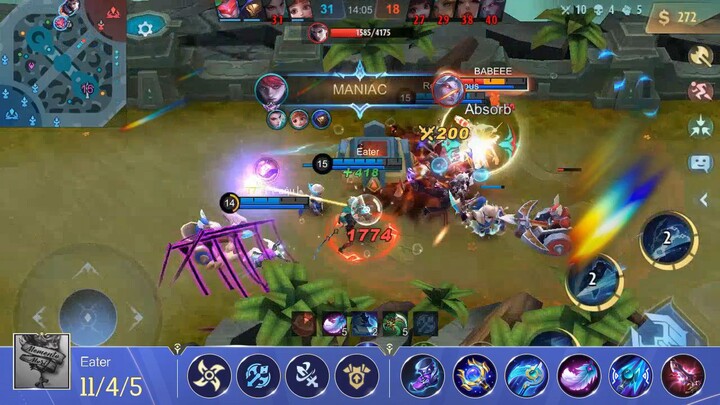Inspect the purple boots item in build
This screenshot has height=405, width=720.
(x=423, y=376)
